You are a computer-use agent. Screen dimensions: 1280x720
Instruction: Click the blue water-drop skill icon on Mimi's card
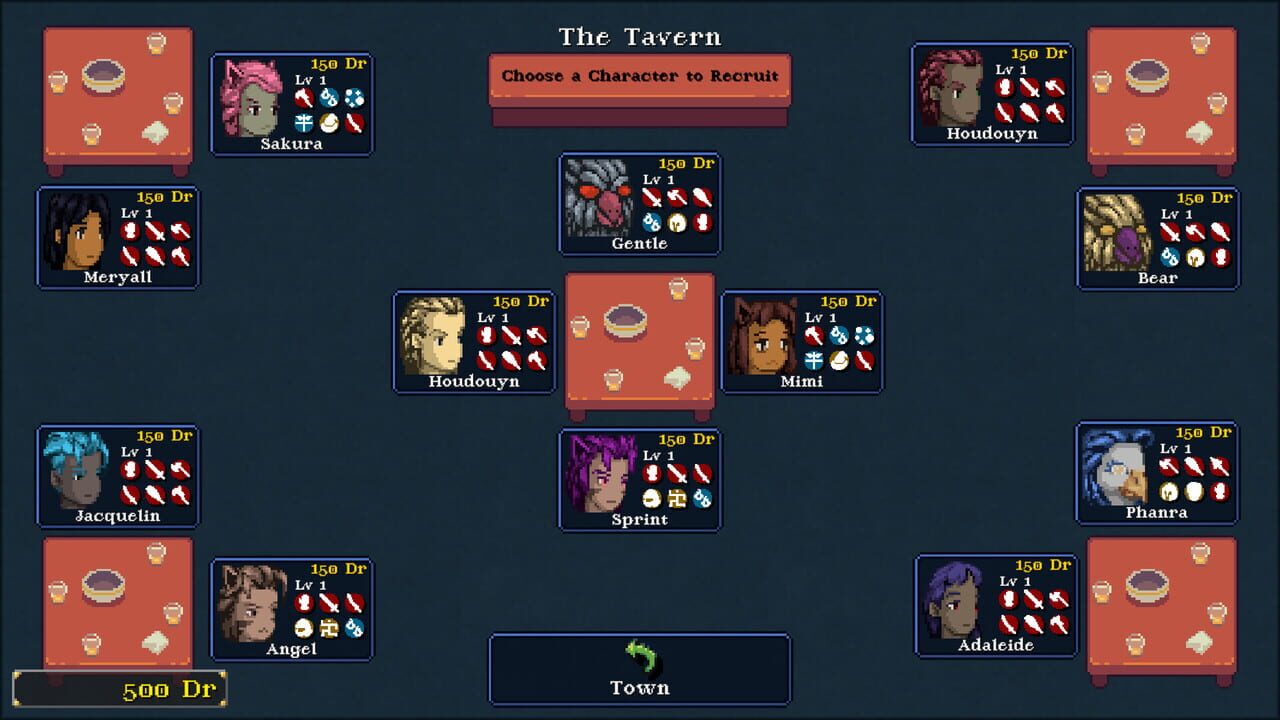[838, 334]
